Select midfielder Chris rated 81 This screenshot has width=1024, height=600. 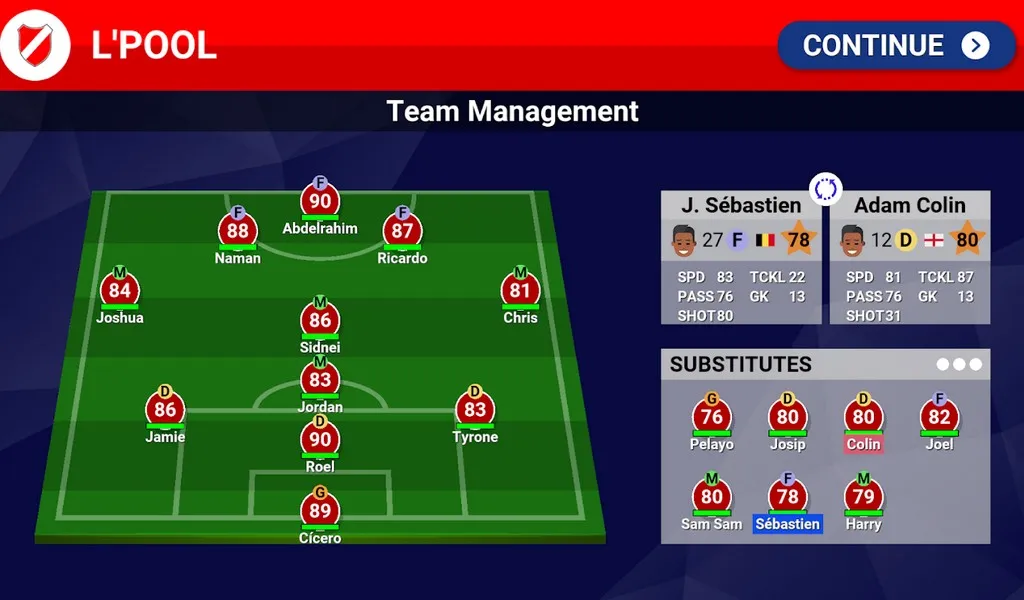click(x=520, y=291)
